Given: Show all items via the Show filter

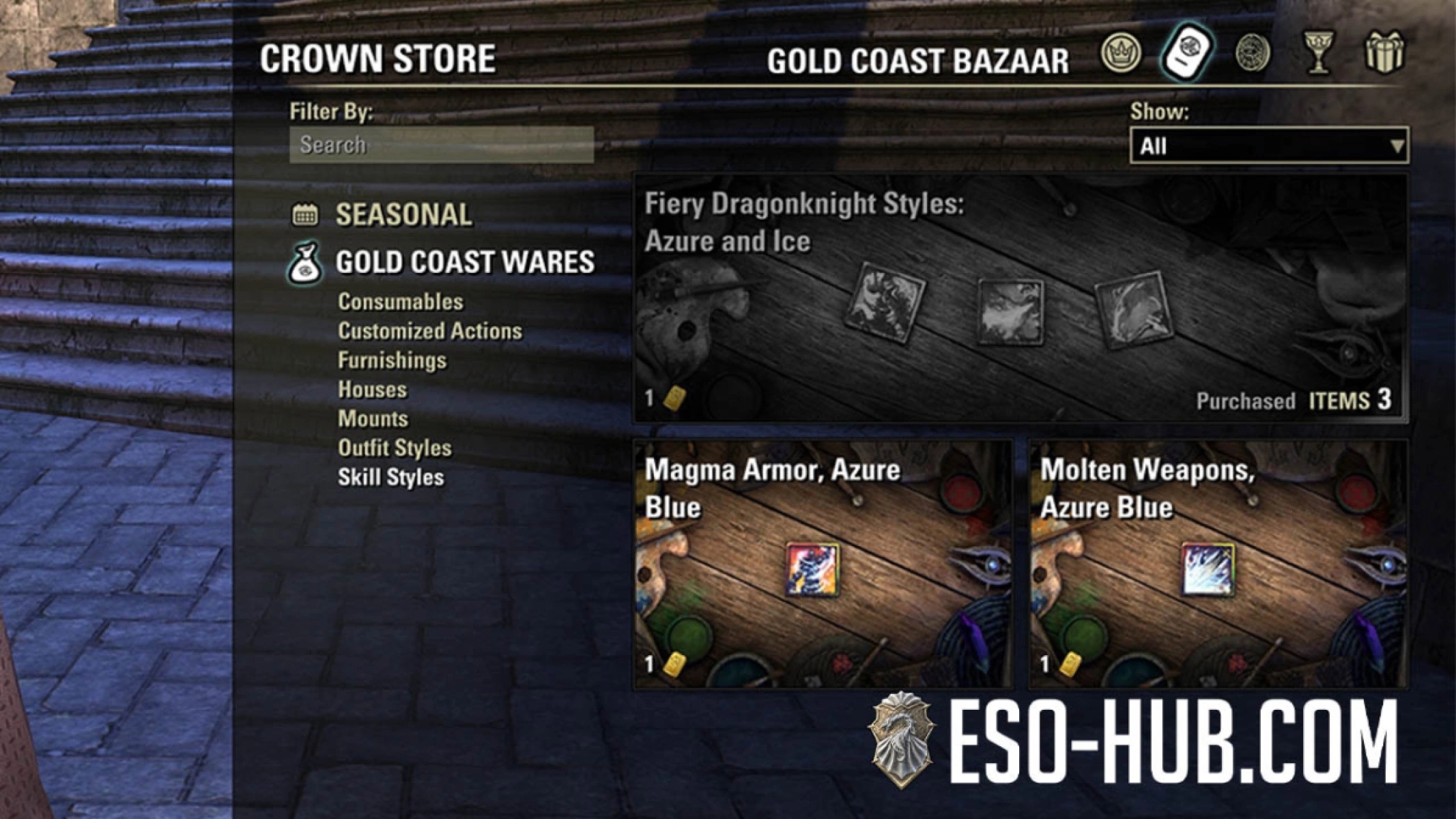Looking at the screenshot, I should [x=1270, y=144].
